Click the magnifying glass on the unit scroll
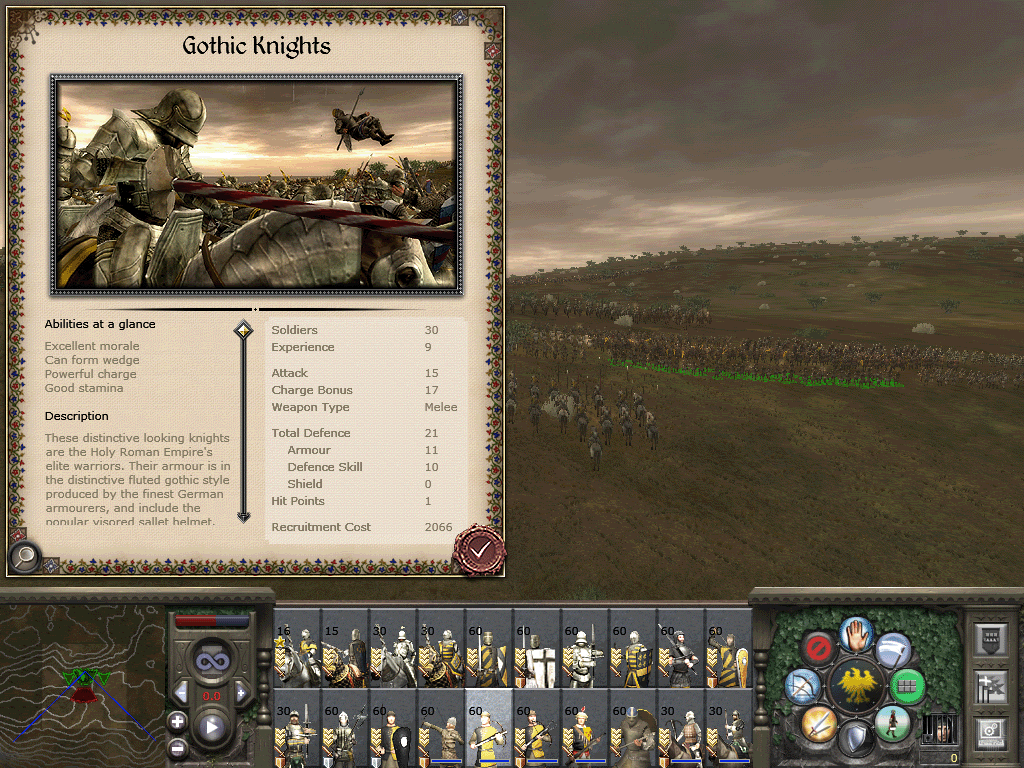The width and height of the screenshot is (1024, 768). pyautogui.click(x=25, y=555)
